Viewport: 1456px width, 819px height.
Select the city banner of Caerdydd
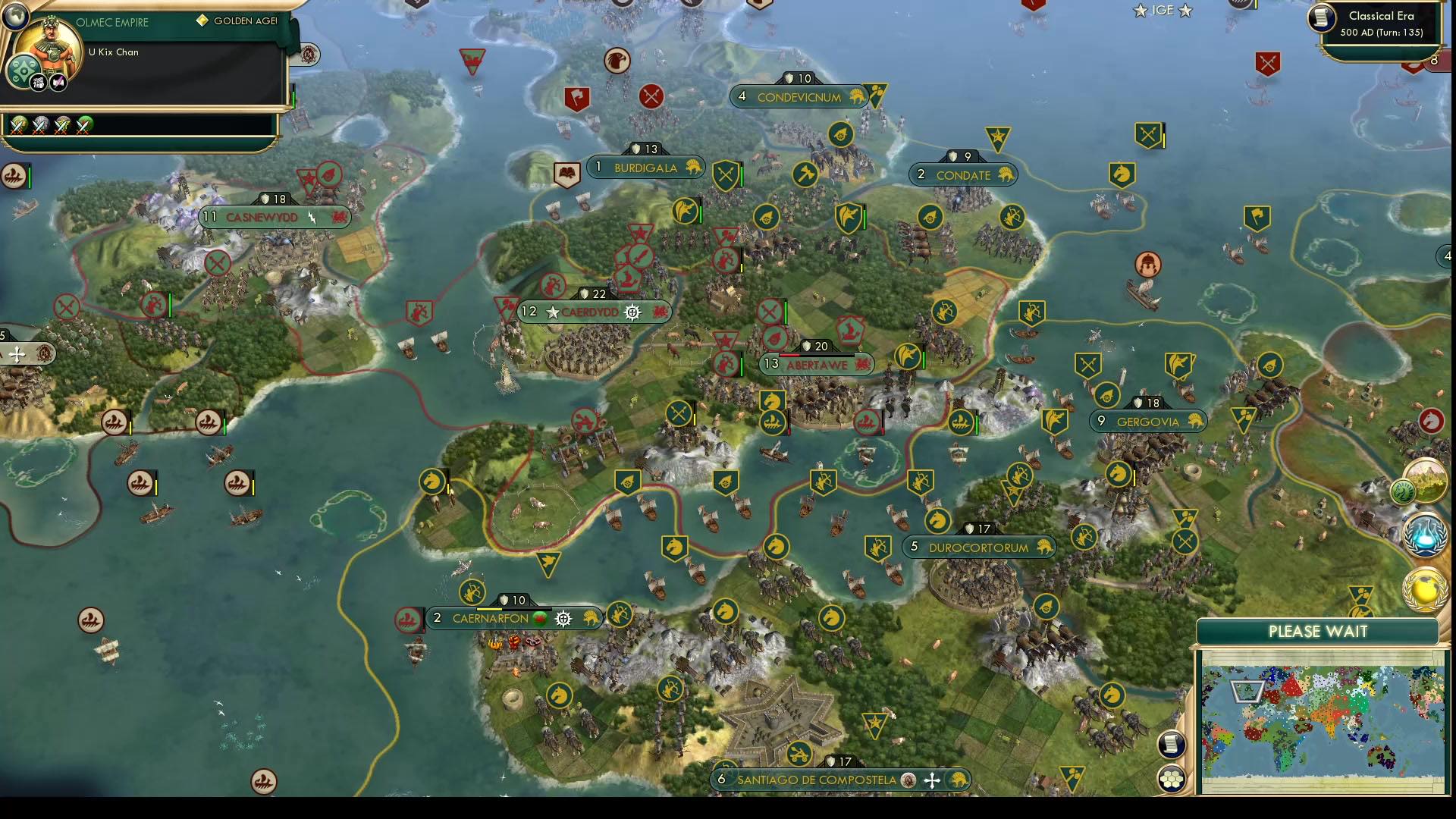point(595,311)
